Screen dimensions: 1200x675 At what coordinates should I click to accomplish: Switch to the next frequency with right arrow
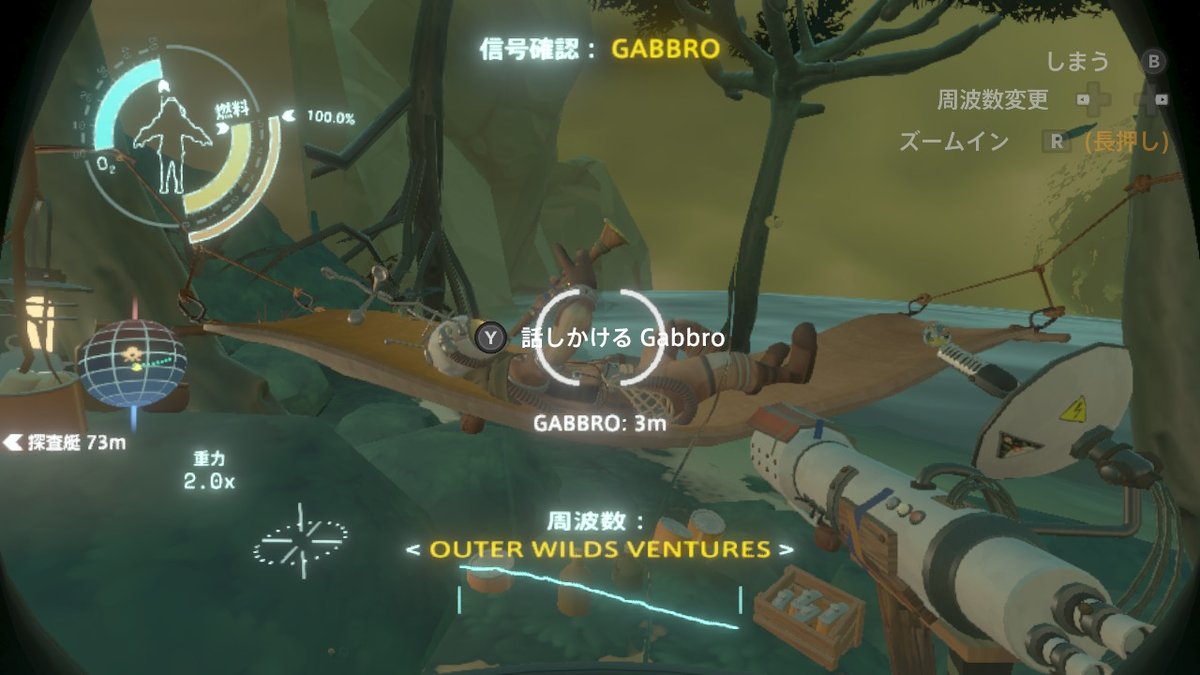pos(788,550)
